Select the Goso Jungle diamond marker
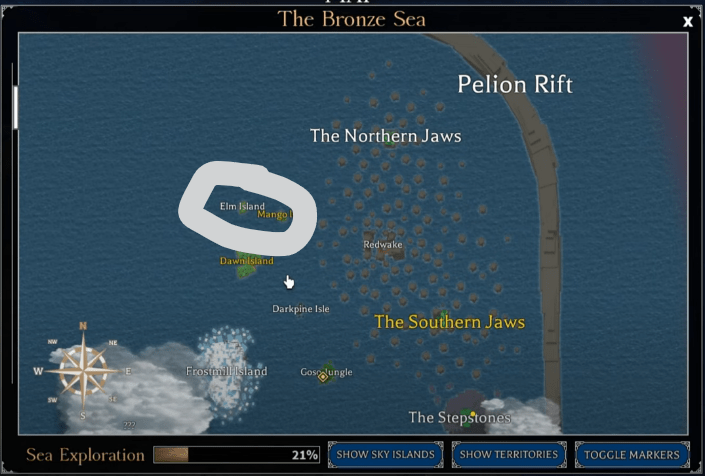This screenshot has height=476, width=705. tap(323, 376)
